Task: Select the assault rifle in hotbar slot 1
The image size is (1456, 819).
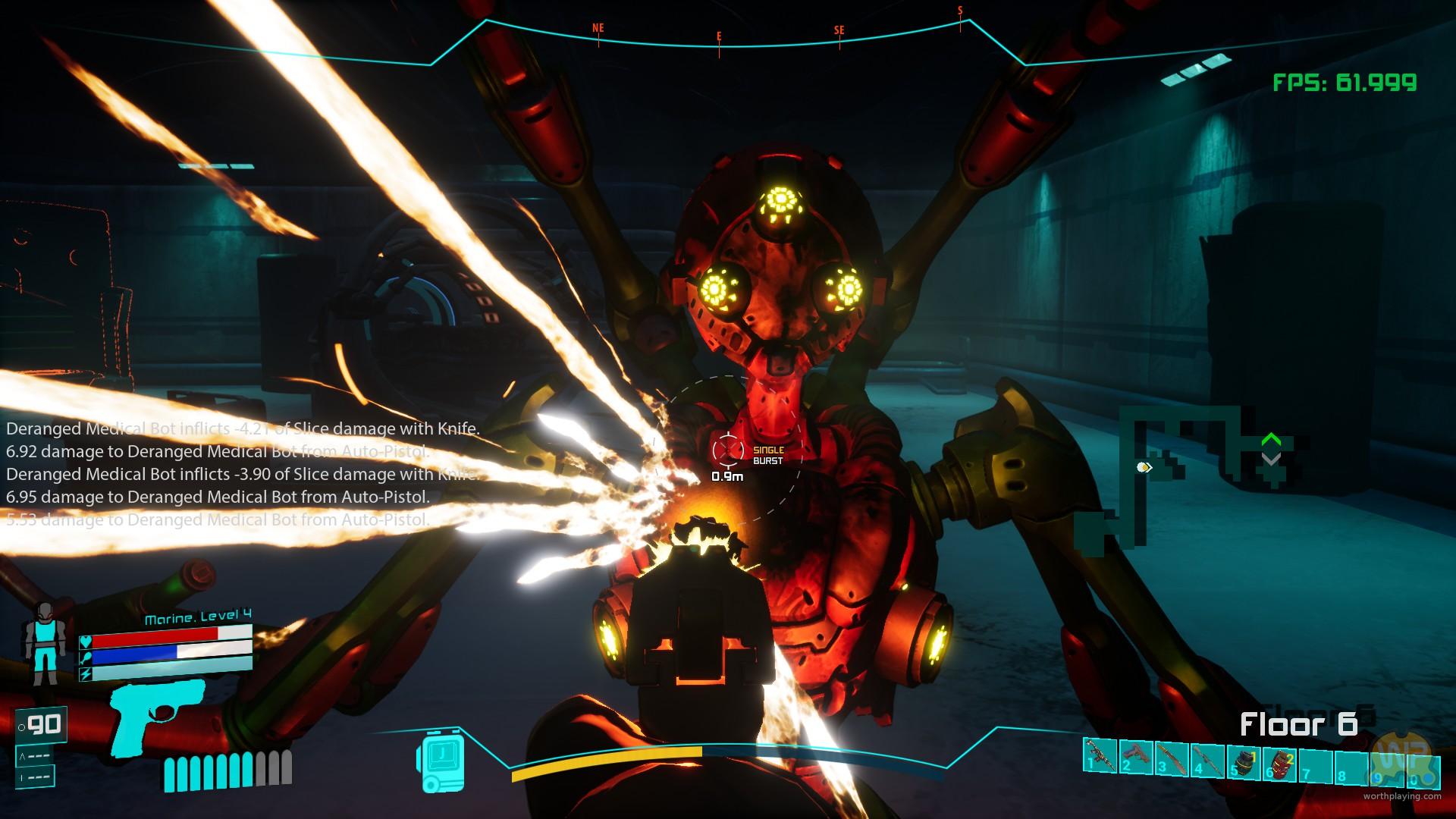Action: [x=1100, y=756]
